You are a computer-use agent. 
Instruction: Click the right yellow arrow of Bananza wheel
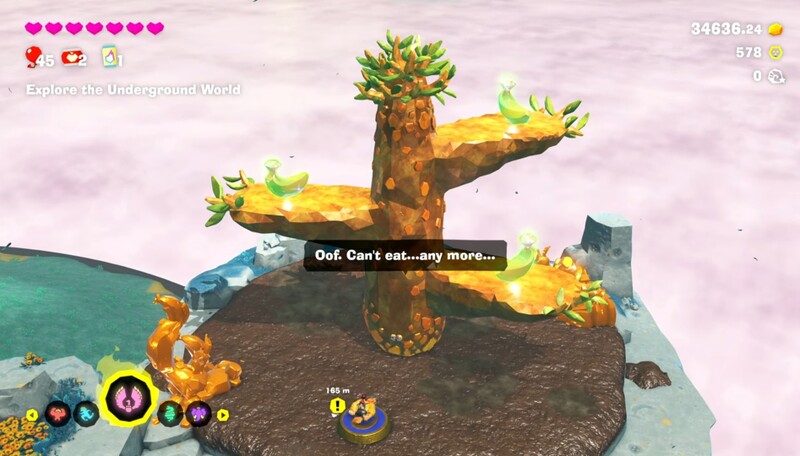(x=223, y=415)
